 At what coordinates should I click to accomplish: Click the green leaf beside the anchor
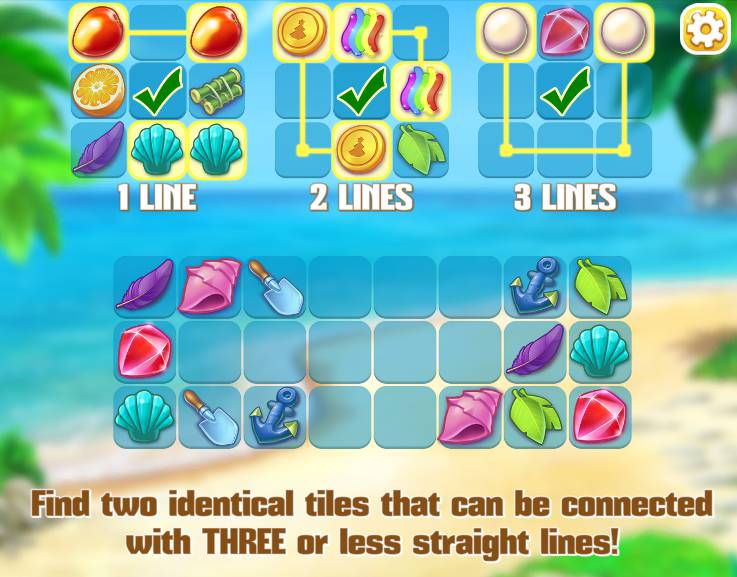click(x=600, y=287)
